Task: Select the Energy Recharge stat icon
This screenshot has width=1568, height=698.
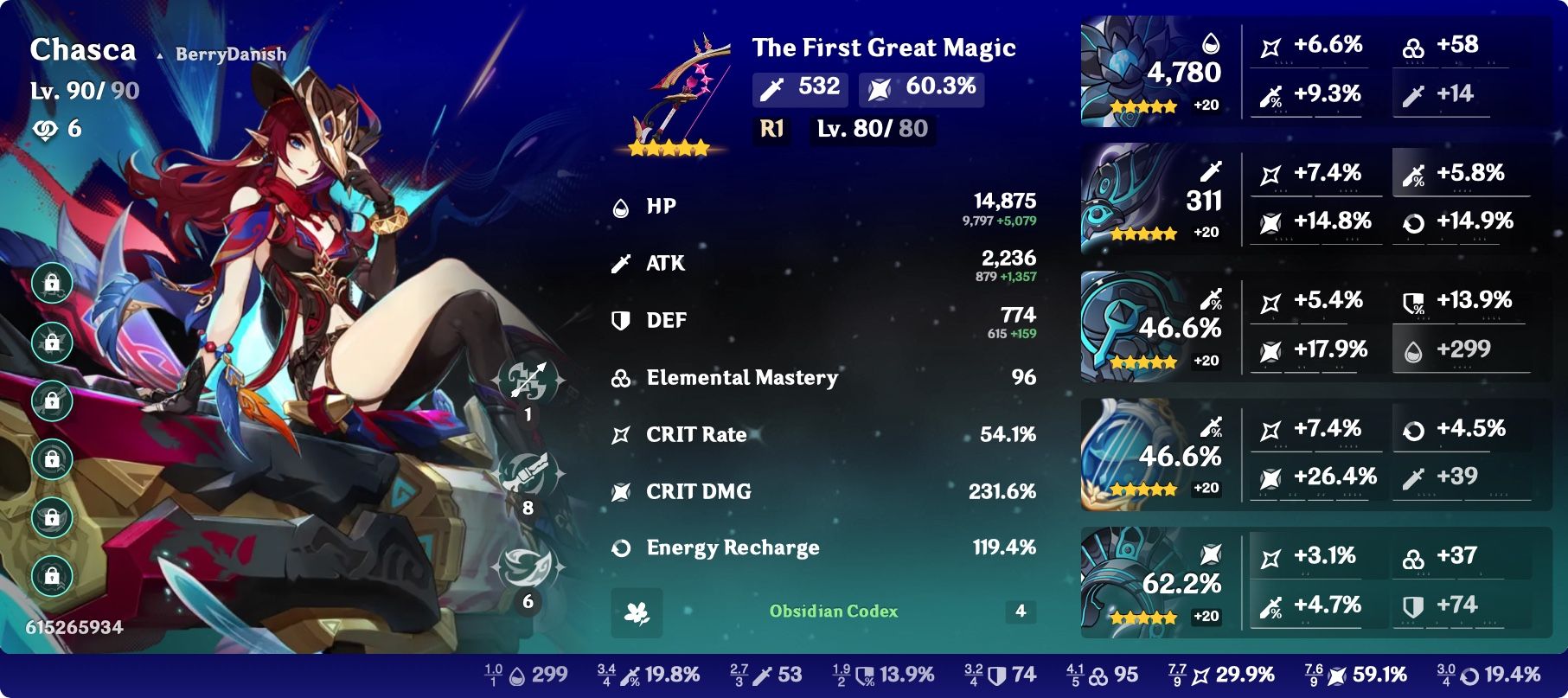Action: [x=618, y=547]
